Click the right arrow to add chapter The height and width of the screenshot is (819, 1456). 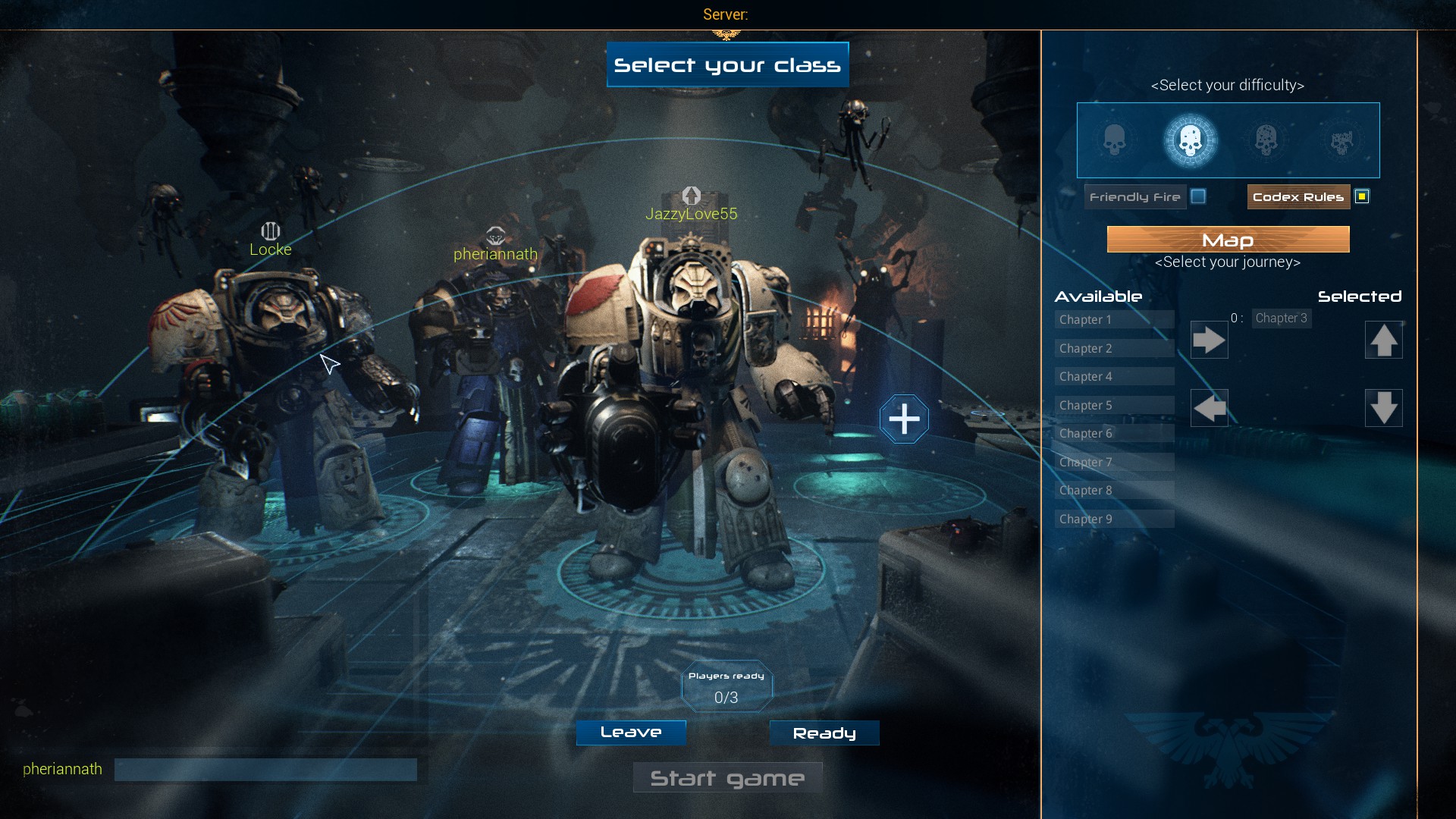1209,340
